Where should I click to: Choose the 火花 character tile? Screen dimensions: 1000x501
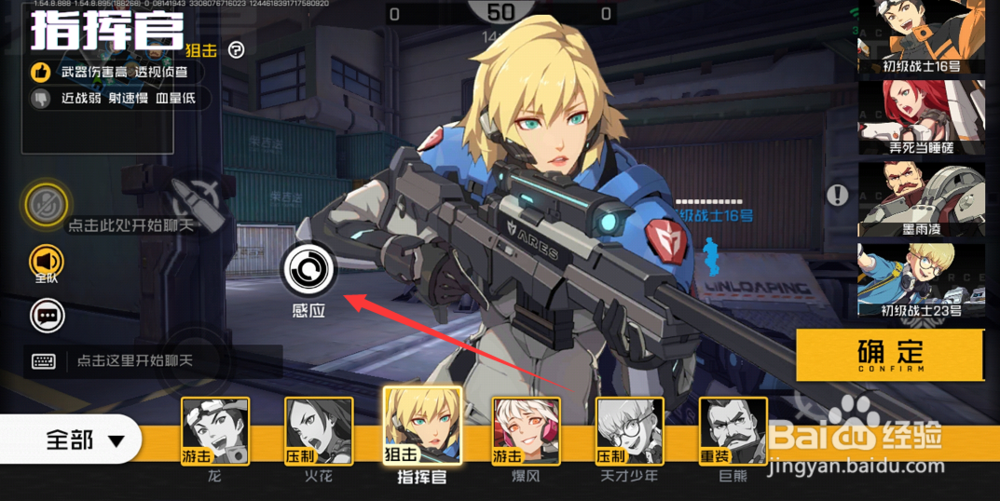tap(319, 431)
